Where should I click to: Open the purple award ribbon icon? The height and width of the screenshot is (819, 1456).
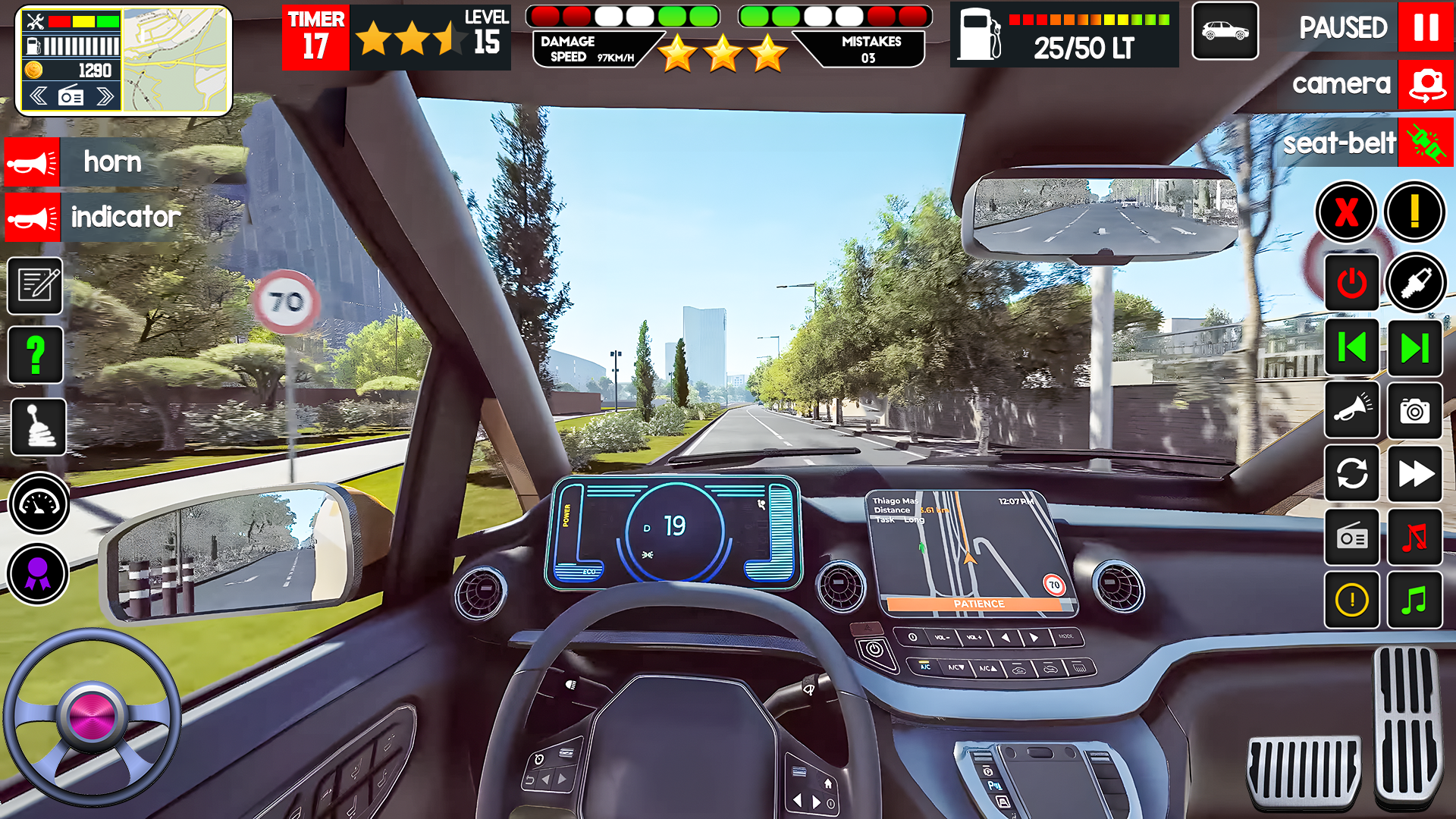point(38,574)
